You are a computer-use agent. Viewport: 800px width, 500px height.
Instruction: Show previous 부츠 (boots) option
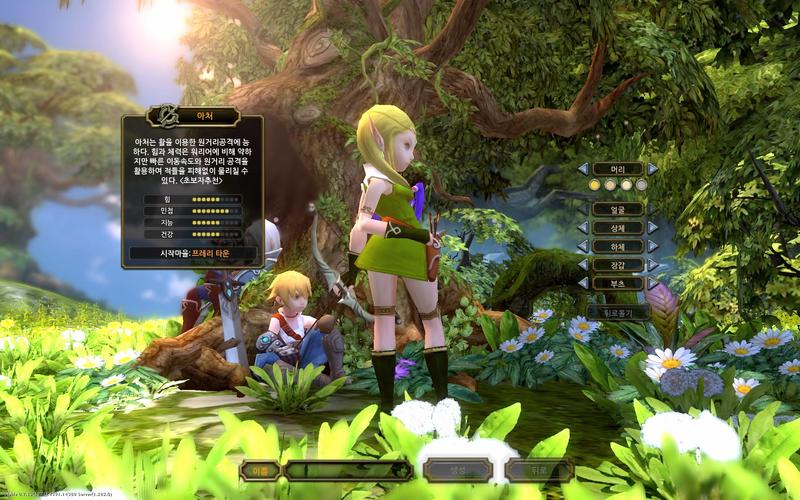583,283
